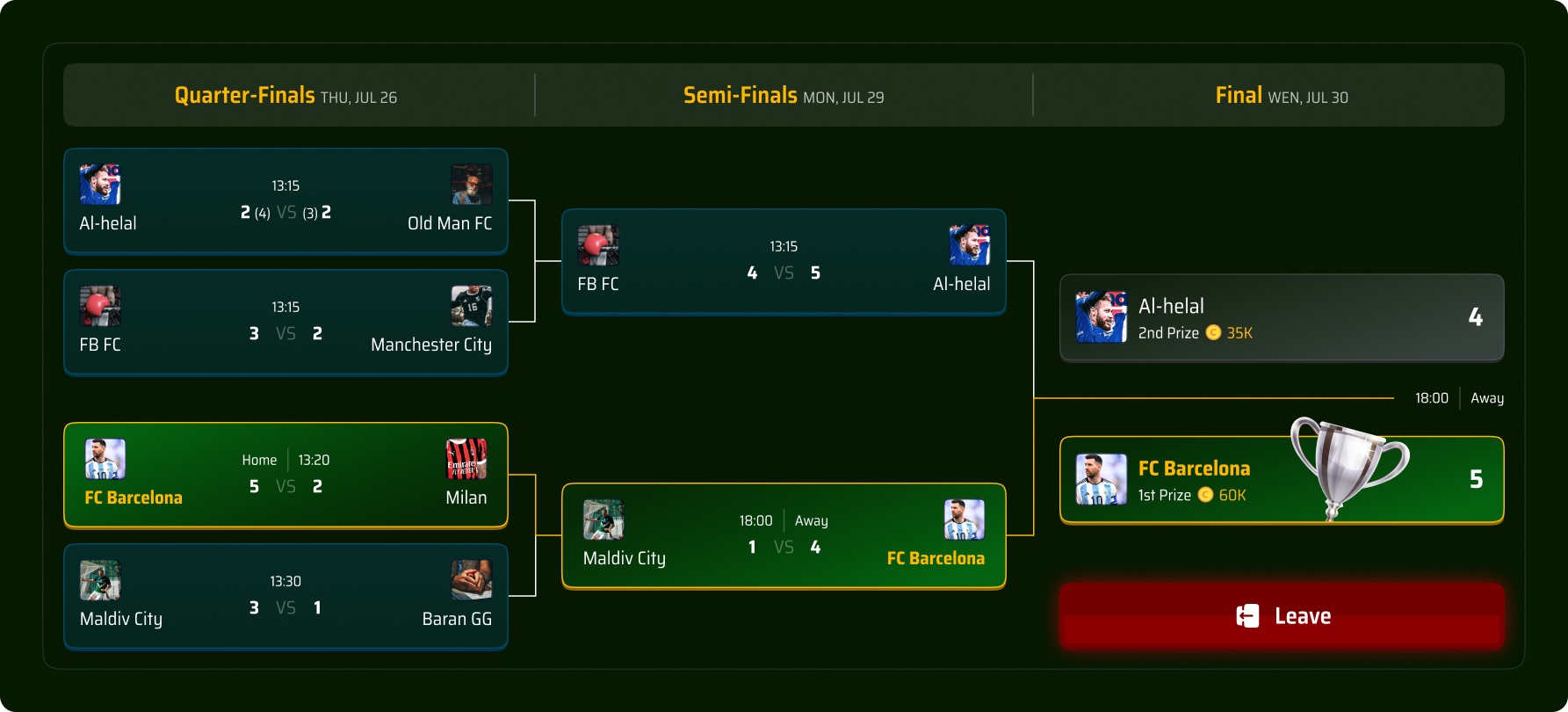Click the red Leave button
The image size is (1568, 712).
1282,616
